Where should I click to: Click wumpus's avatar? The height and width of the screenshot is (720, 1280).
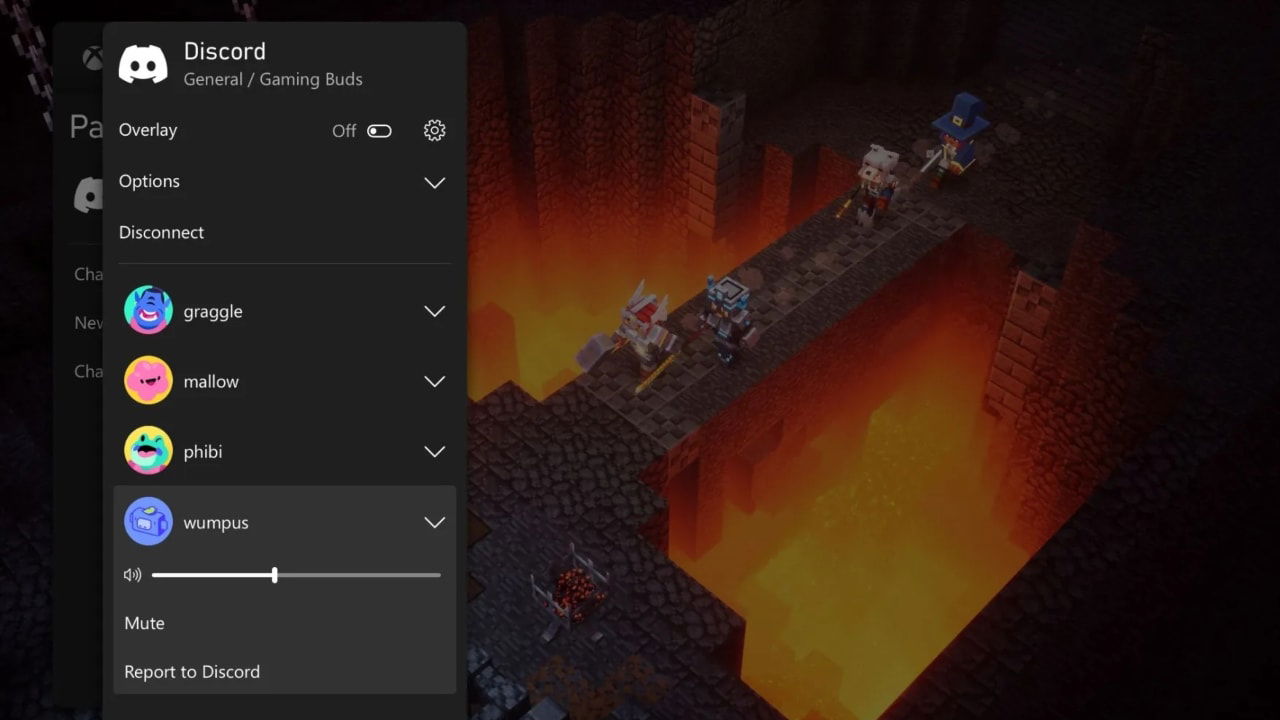click(x=148, y=522)
